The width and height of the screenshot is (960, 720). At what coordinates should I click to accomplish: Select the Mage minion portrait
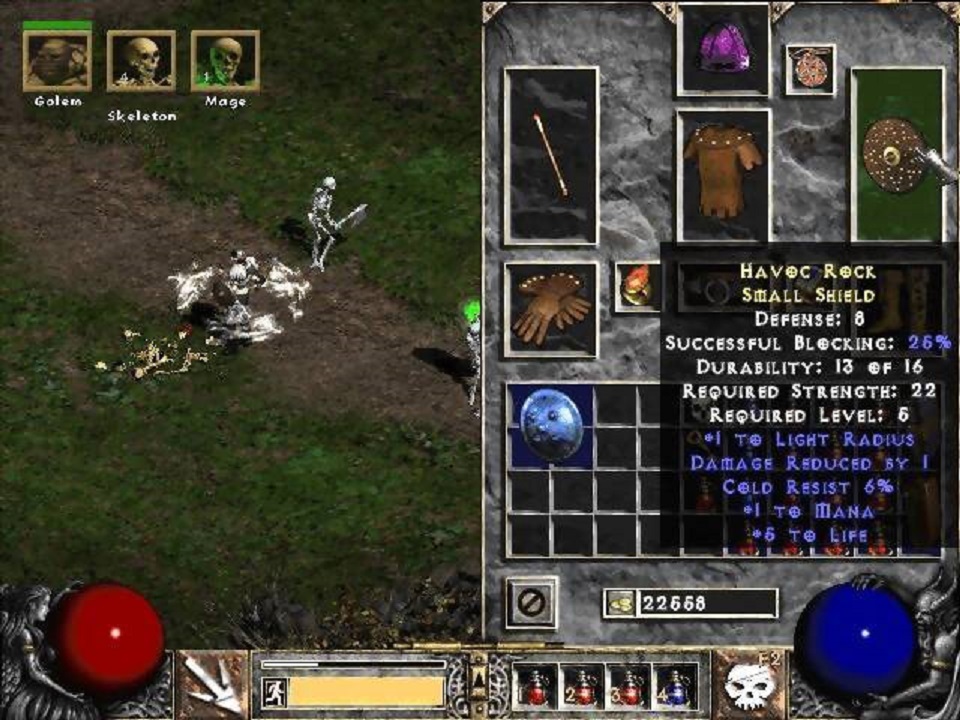[x=225, y=61]
